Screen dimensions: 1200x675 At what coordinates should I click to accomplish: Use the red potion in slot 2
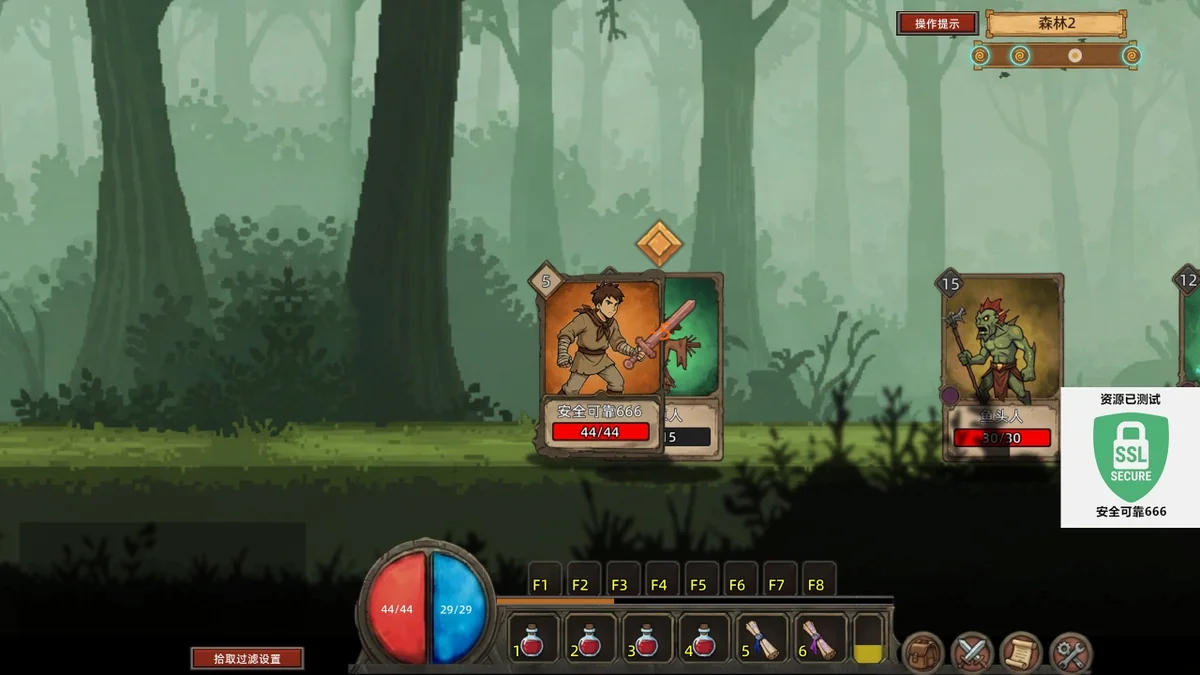tap(590, 640)
